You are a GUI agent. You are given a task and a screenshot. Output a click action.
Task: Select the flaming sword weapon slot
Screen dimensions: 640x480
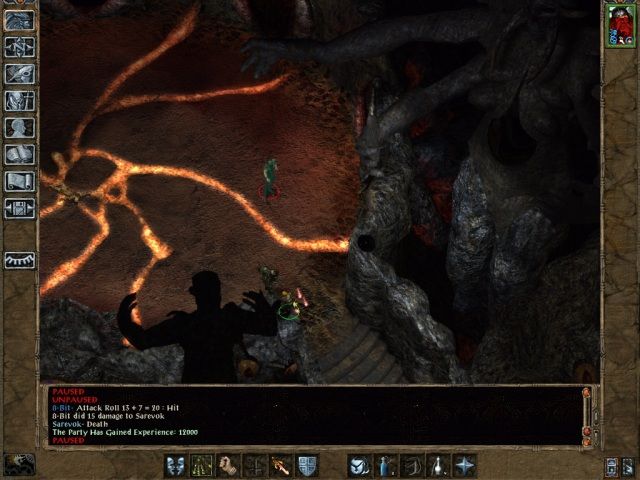(x=281, y=465)
